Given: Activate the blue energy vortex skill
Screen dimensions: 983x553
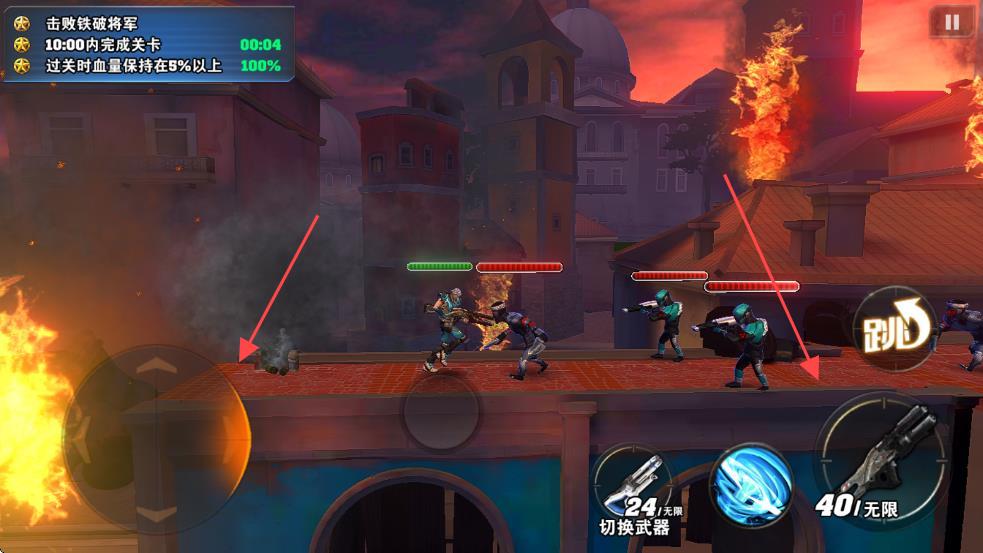Looking at the screenshot, I should click(751, 485).
